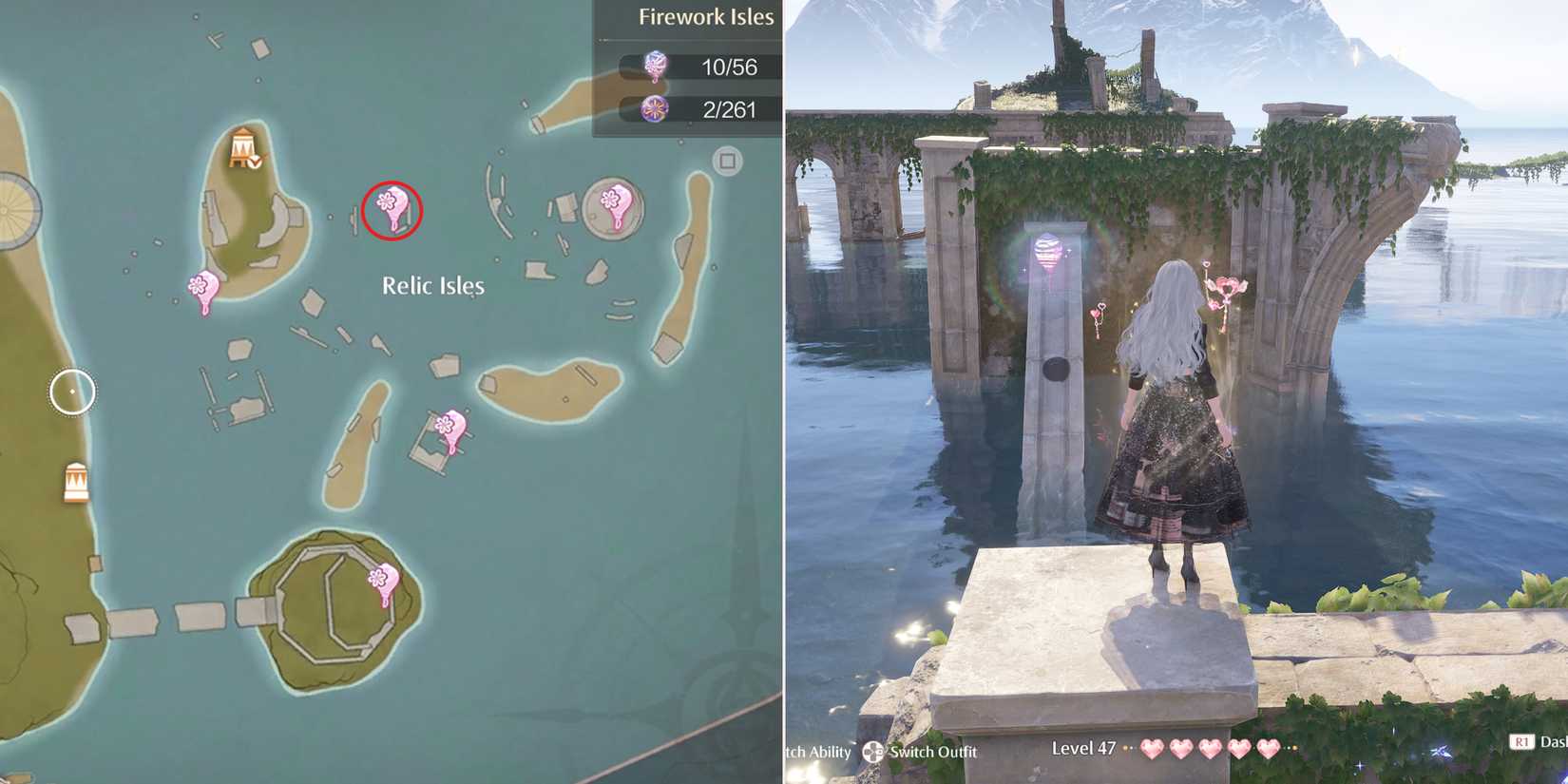Click the D-pad Switch Outfit toggle
The height and width of the screenshot is (784, 1568).
tap(872, 752)
